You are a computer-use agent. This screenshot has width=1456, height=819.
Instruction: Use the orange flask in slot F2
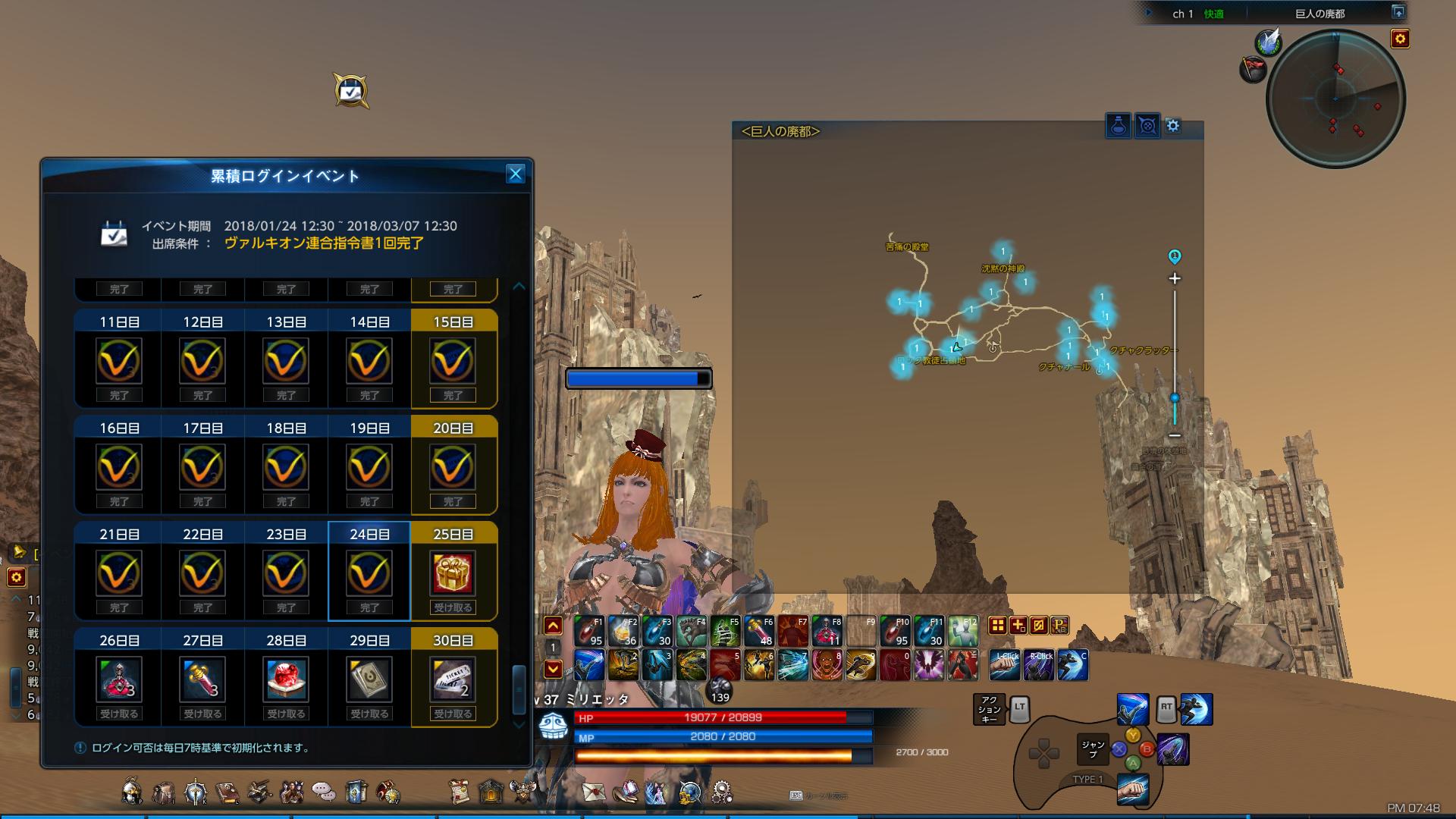(x=623, y=631)
